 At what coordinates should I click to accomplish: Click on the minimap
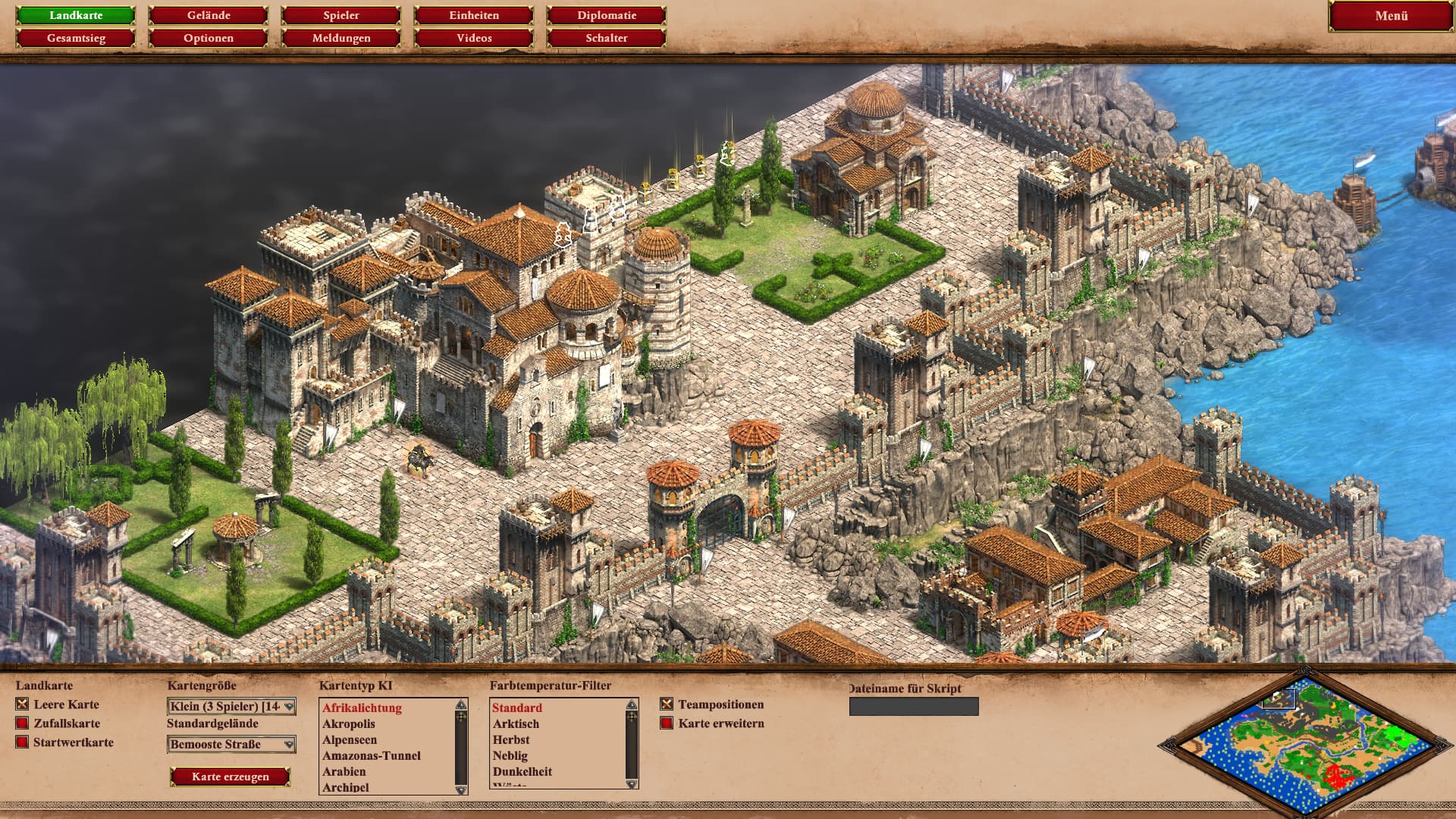point(1304,745)
